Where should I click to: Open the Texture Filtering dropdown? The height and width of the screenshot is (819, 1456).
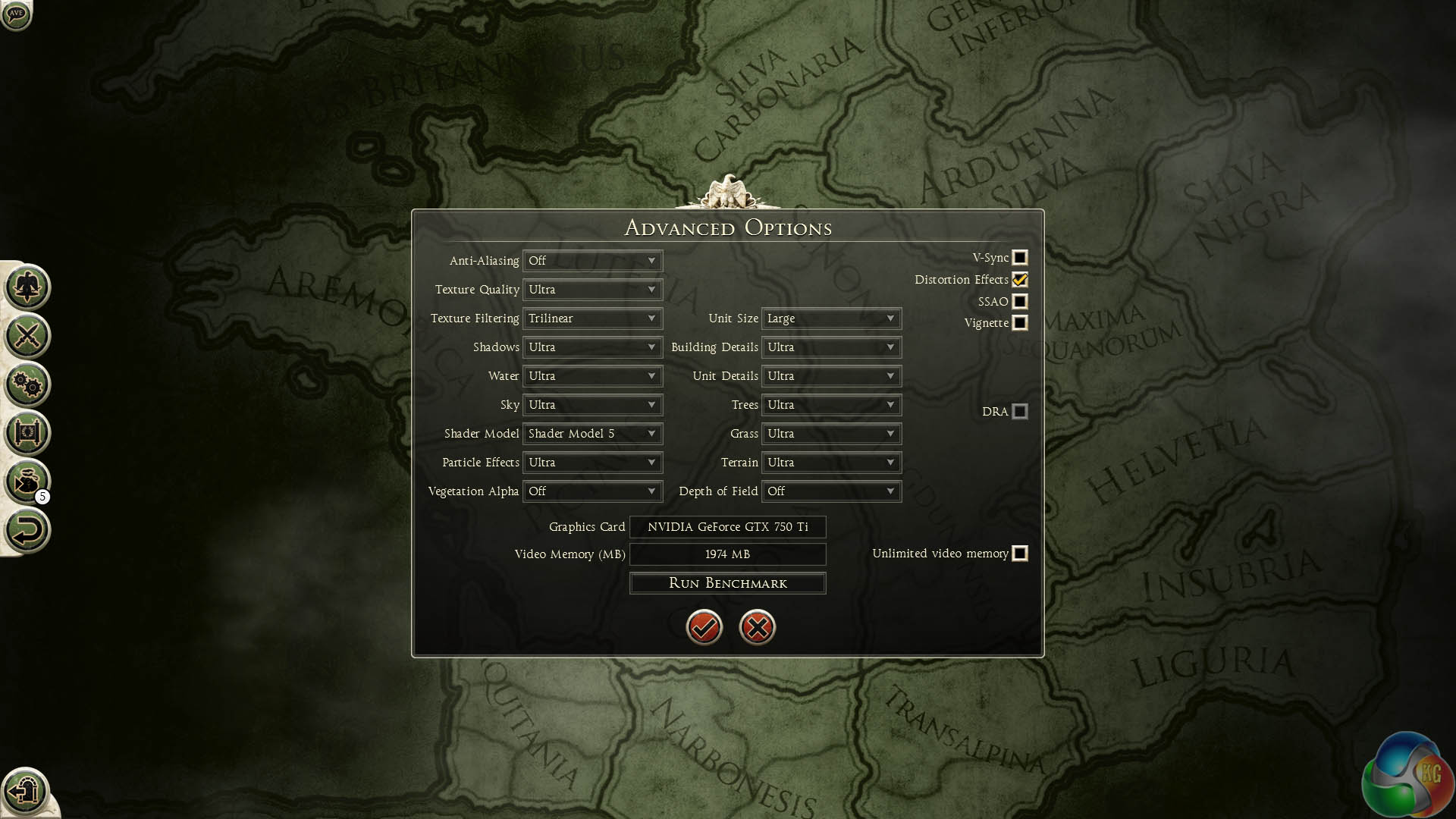(592, 318)
